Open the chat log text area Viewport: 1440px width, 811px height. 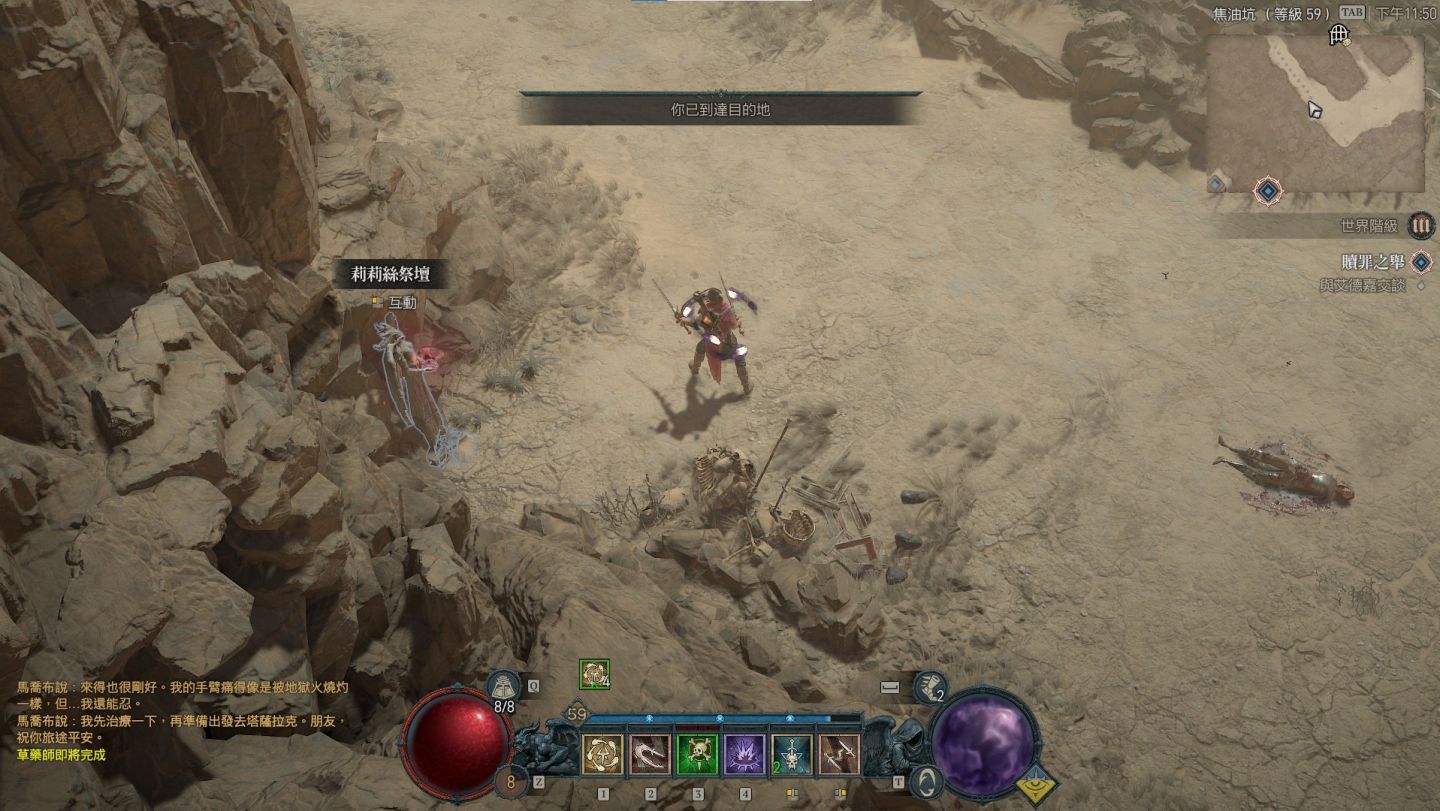pyautogui.click(x=180, y=720)
